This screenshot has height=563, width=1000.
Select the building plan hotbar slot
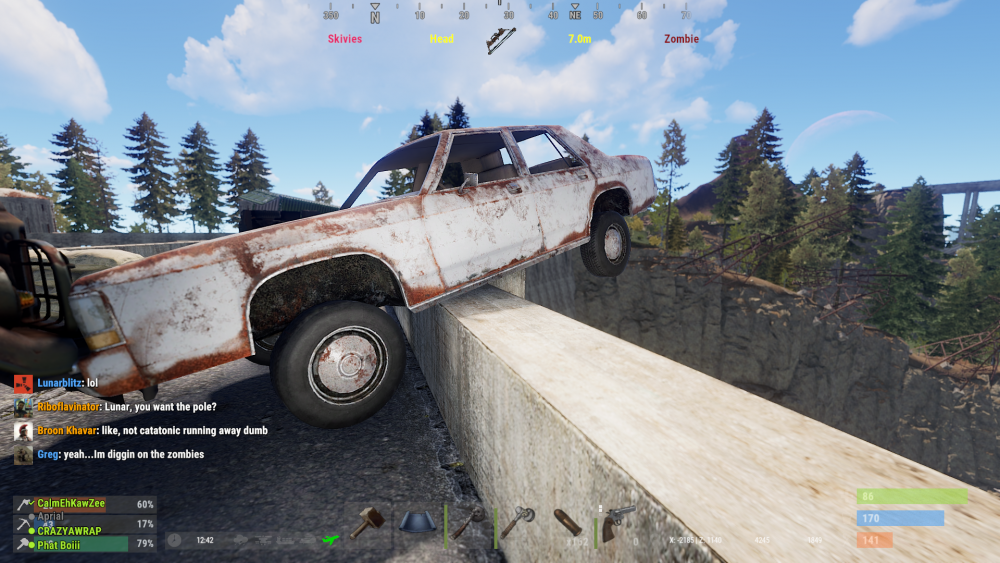(x=419, y=521)
